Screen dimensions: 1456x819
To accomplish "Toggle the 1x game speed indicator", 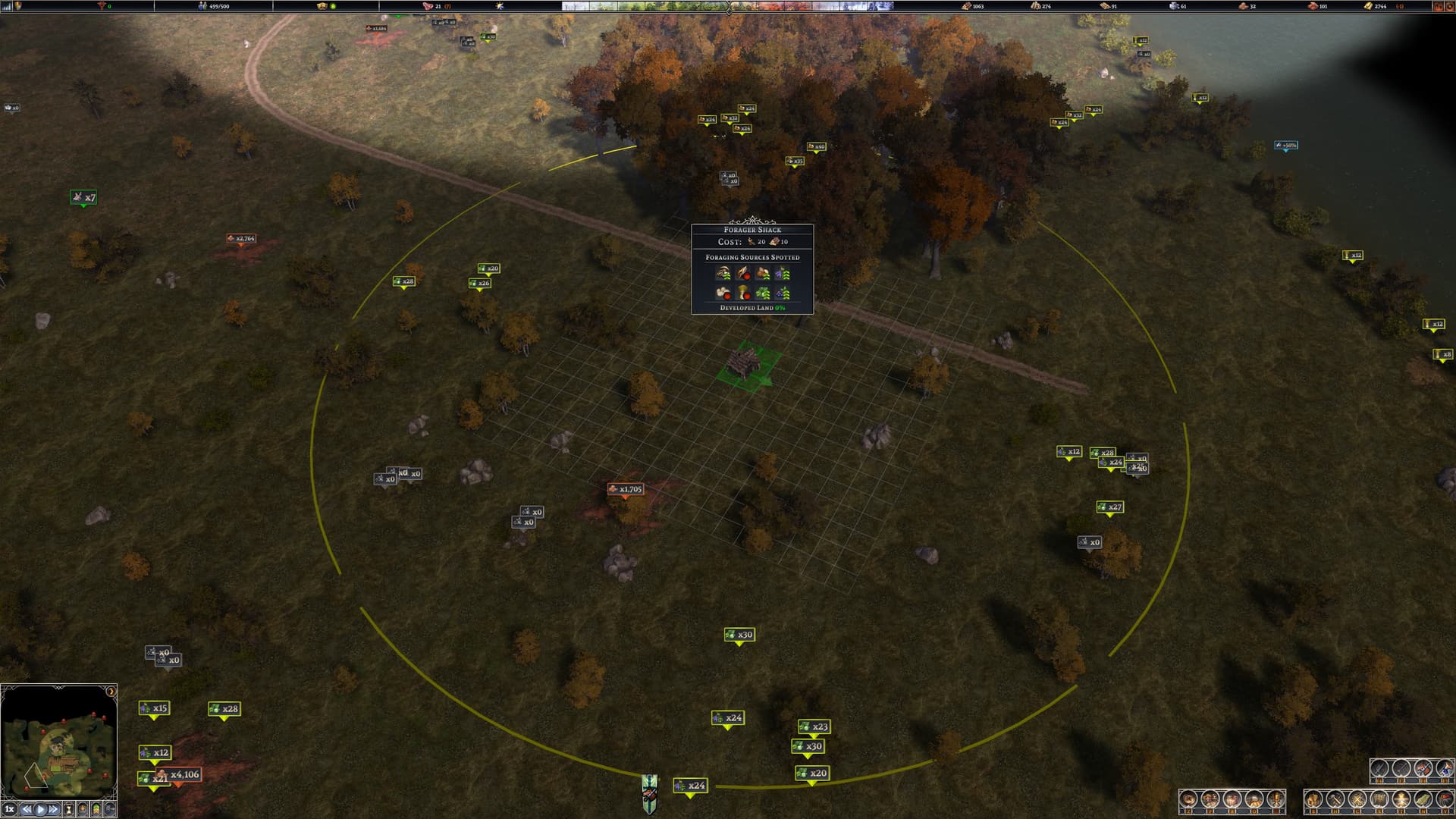I will point(9,809).
